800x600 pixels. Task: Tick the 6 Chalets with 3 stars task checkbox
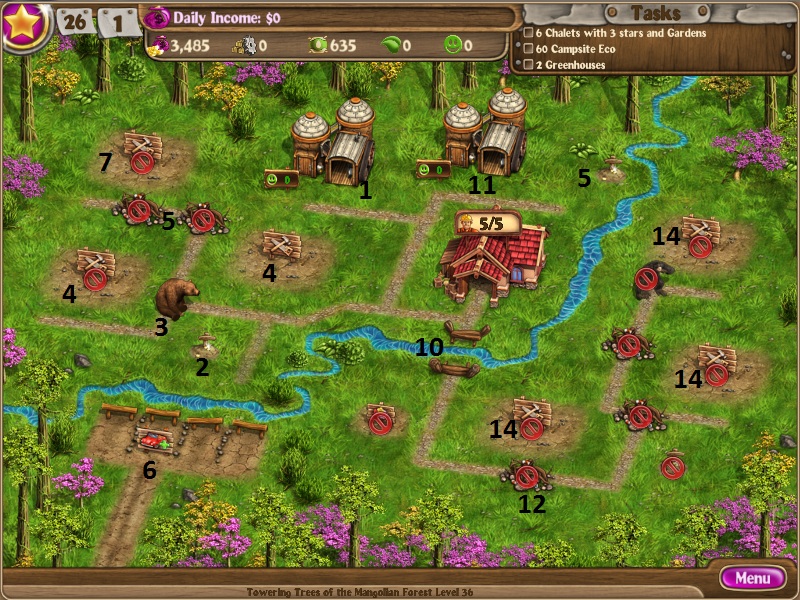[x=528, y=33]
